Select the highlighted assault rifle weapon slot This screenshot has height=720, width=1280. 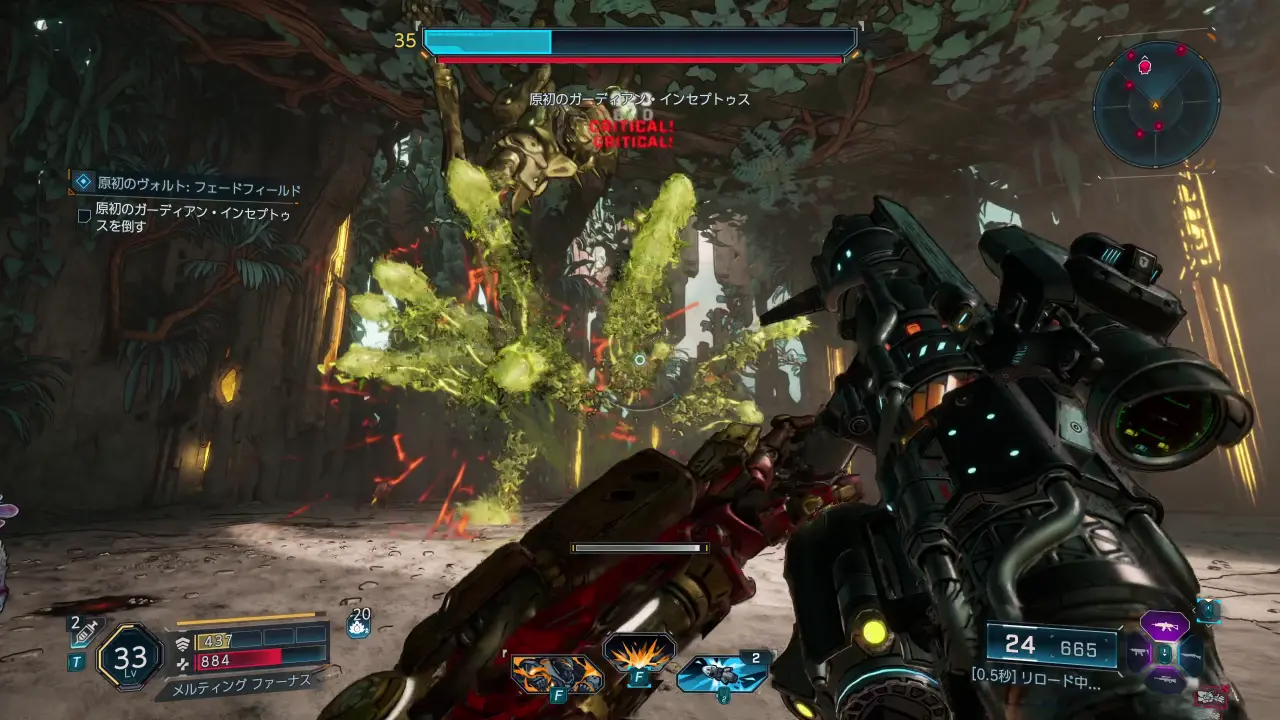[x=1164, y=626]
